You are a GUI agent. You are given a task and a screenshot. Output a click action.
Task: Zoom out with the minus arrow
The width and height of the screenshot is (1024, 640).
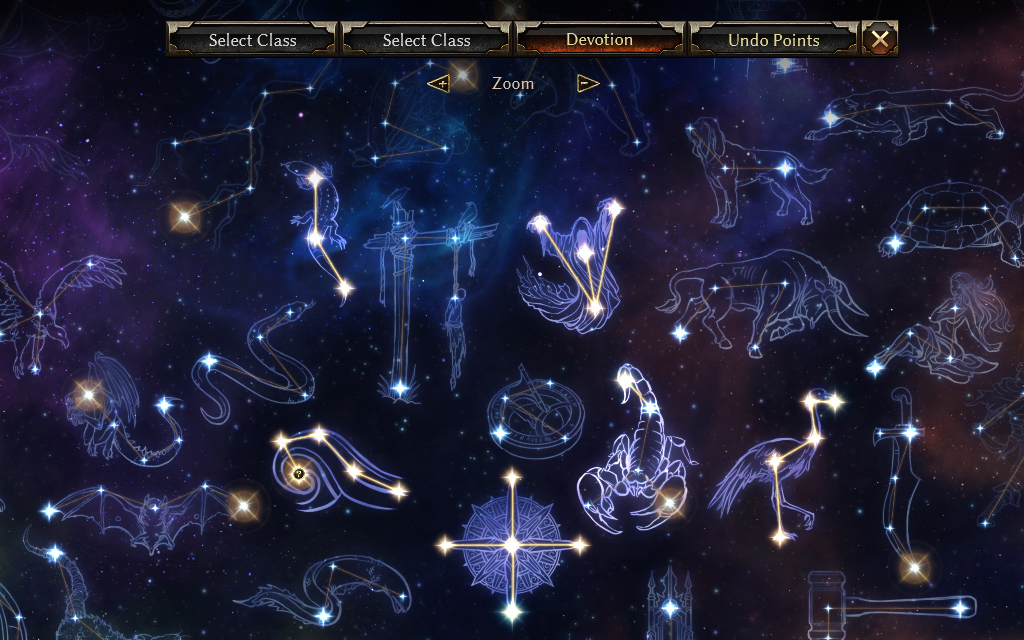588,83
